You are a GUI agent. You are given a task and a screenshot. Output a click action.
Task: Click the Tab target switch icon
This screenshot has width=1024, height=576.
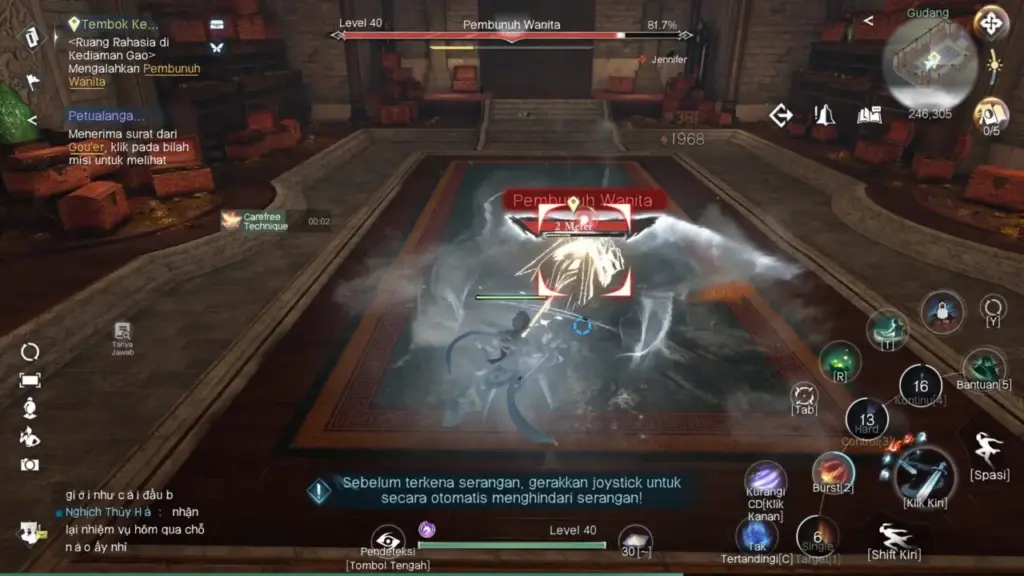click(804, 395)
